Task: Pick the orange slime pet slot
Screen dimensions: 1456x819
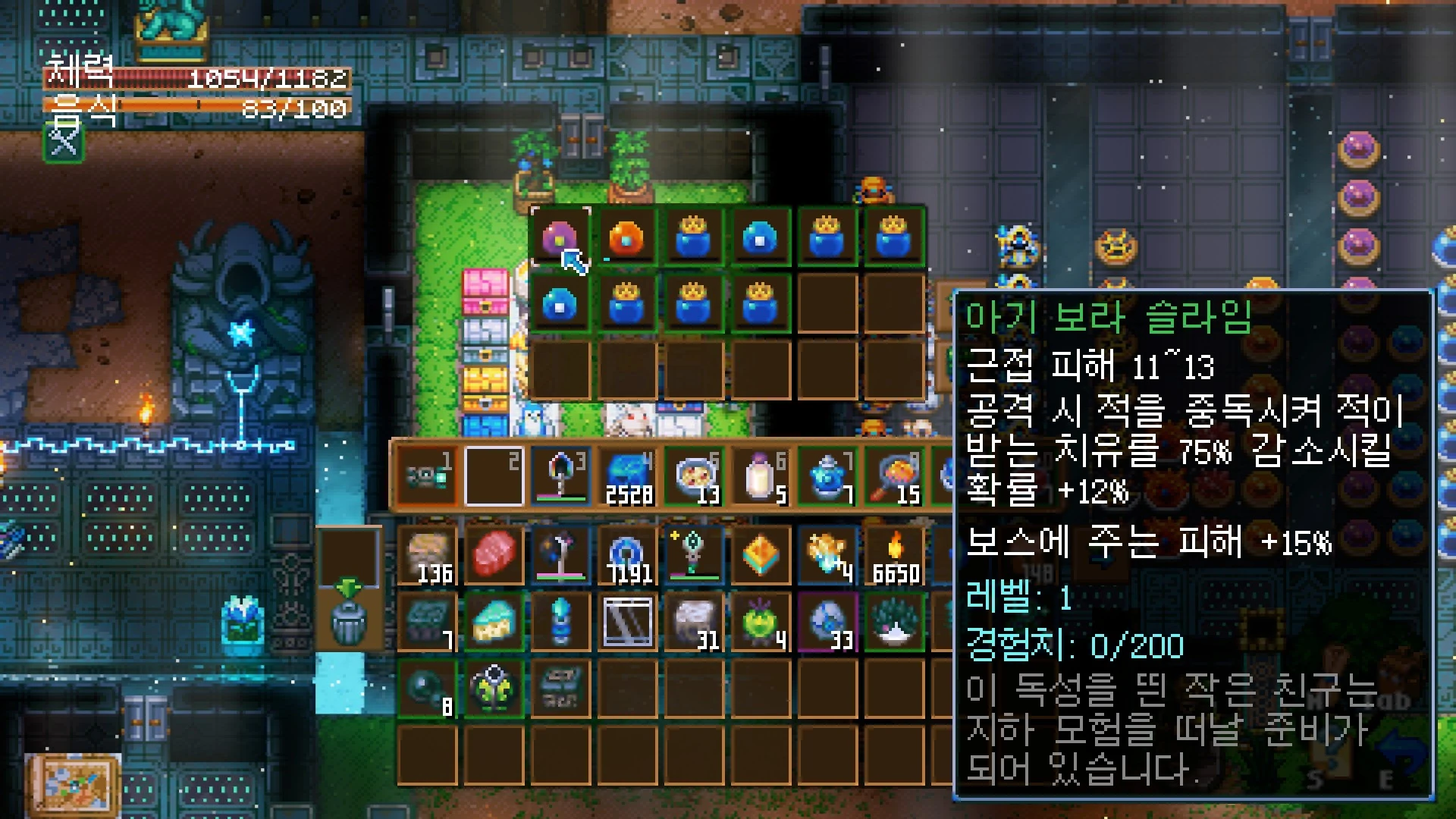Action: [x=626, y=237]
